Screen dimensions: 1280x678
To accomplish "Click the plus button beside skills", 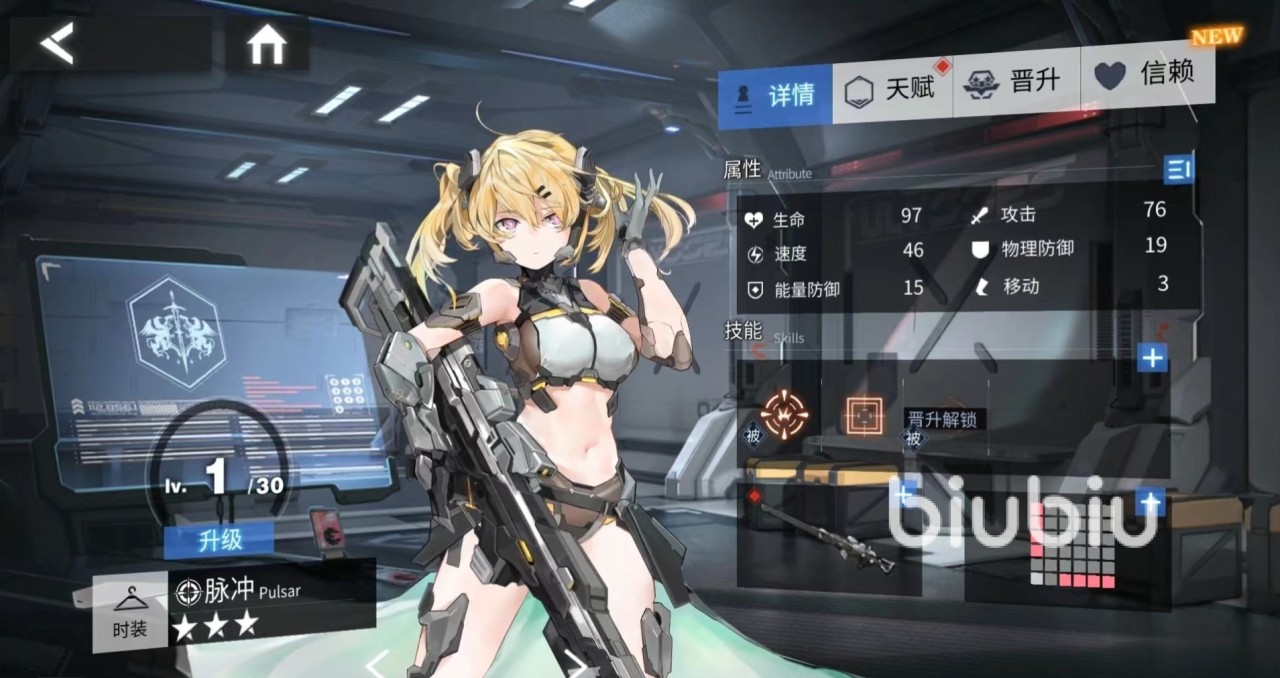I will [1153, 357].
